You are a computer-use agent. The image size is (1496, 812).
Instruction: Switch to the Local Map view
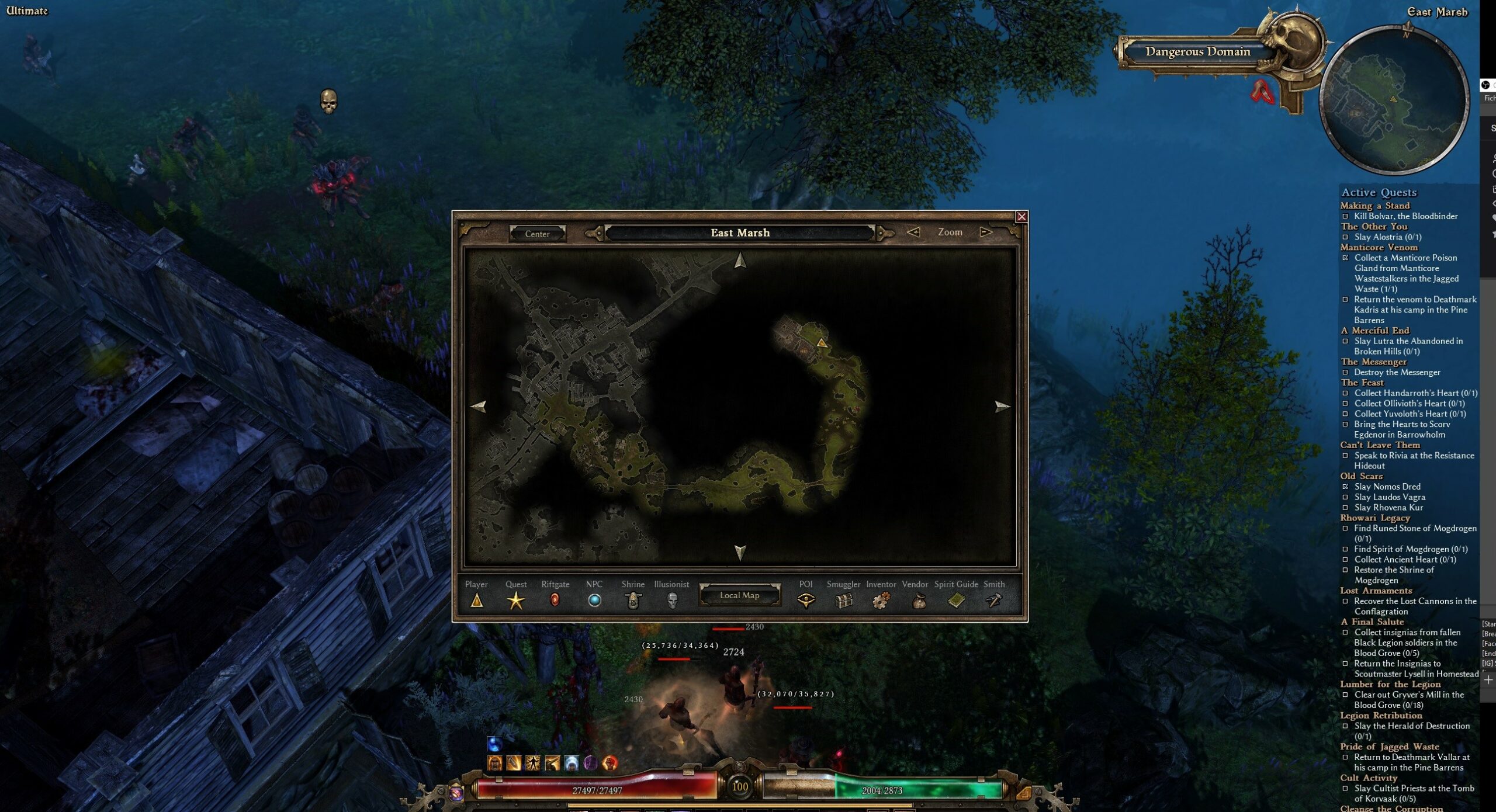pyautogui.click(x=739, y=595)
